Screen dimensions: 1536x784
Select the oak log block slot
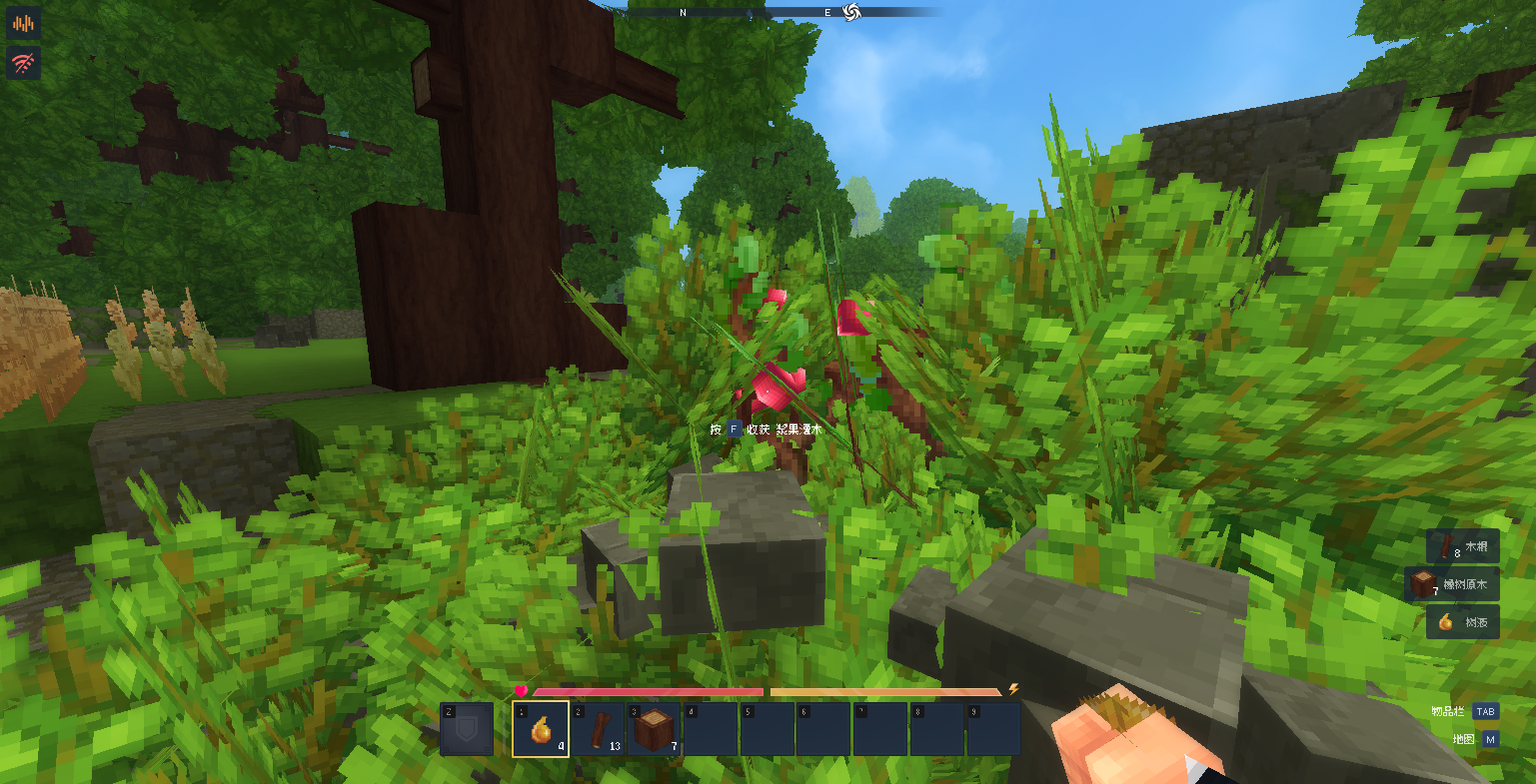[x=655, y=729]
